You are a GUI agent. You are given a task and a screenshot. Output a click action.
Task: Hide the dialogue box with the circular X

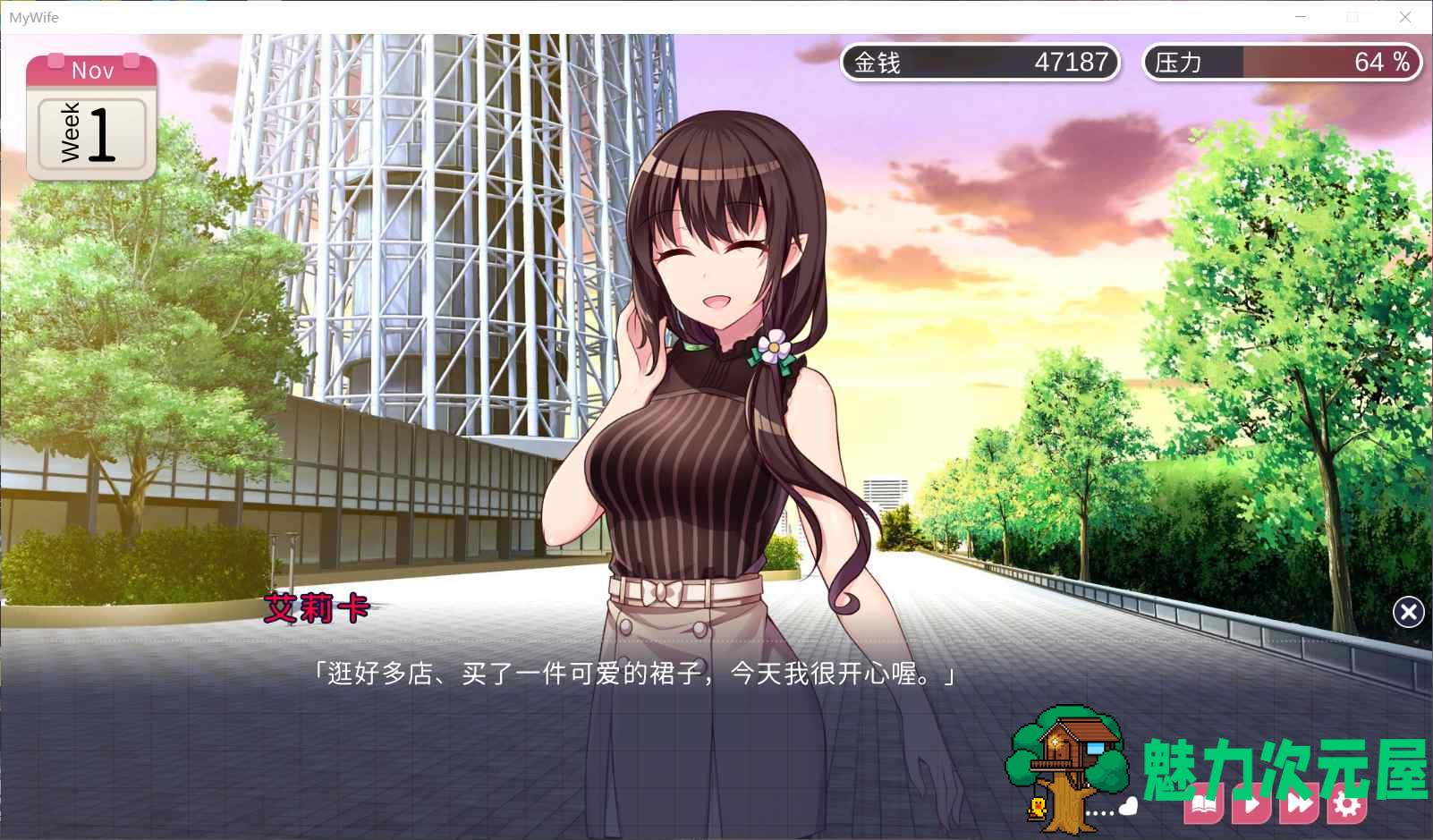tap(1409, 612)
